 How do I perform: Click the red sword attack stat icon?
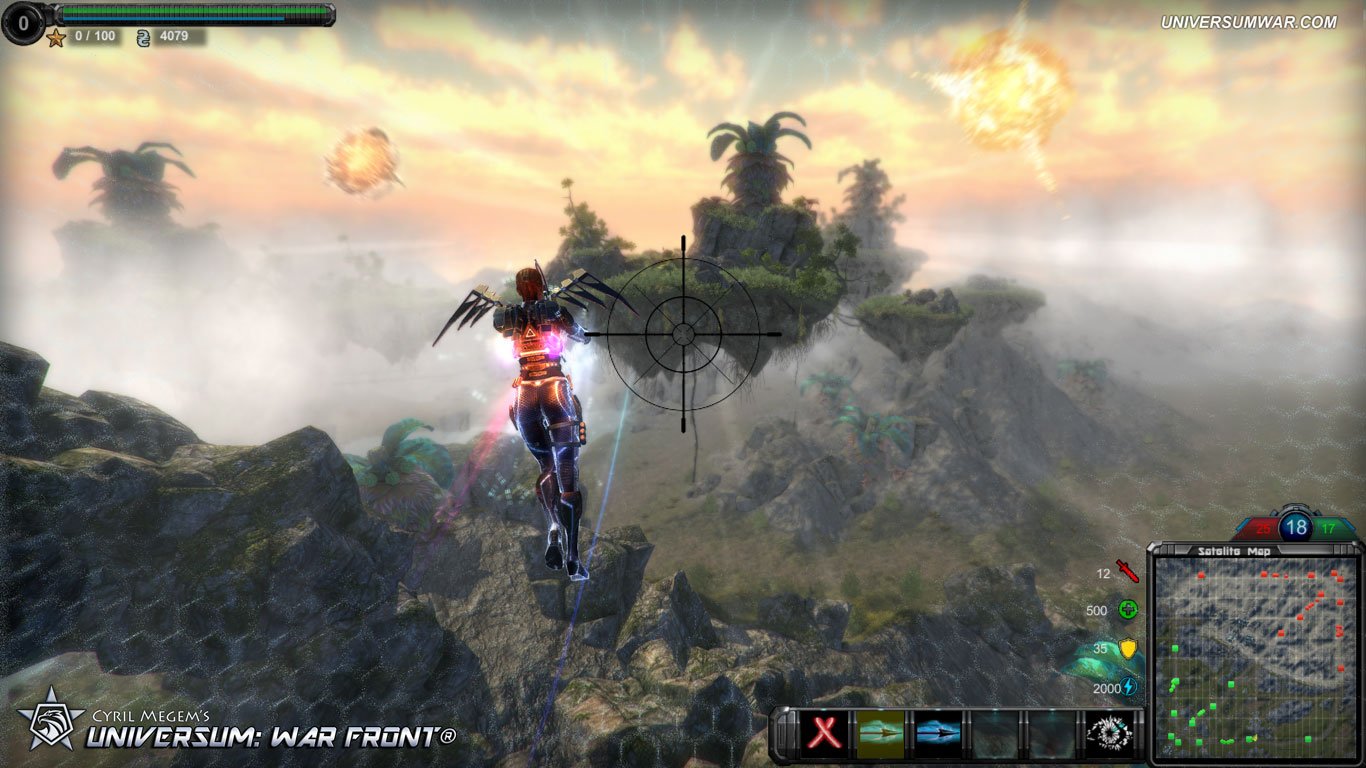pyautogui.click(x=1128, y=571)
